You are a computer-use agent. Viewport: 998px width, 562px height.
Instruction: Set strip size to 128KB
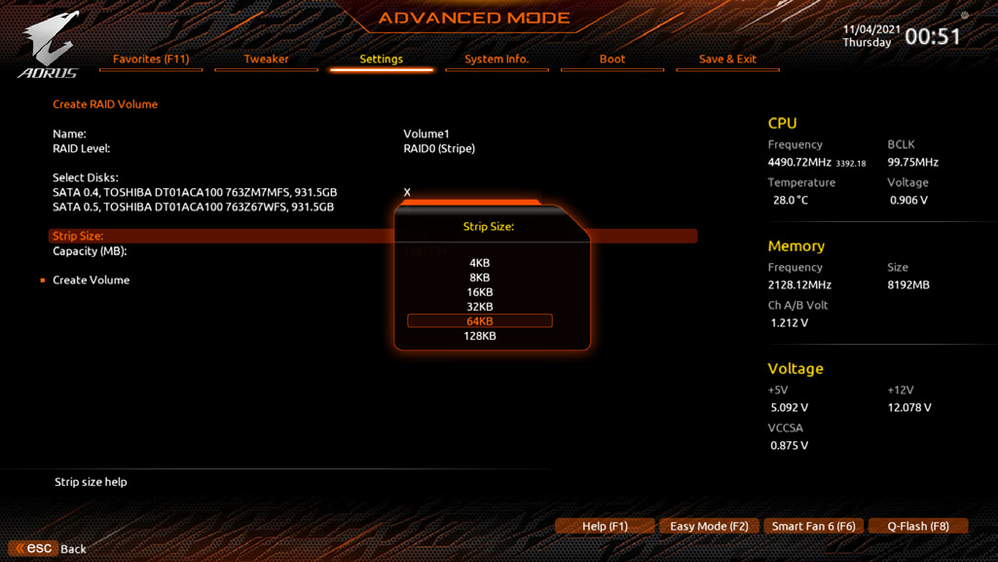pos(480,336)
